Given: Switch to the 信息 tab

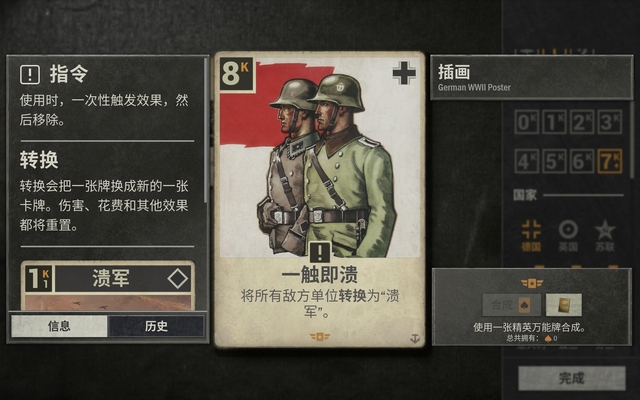Looking at the screenshot, I should click(x=60, y=326).
